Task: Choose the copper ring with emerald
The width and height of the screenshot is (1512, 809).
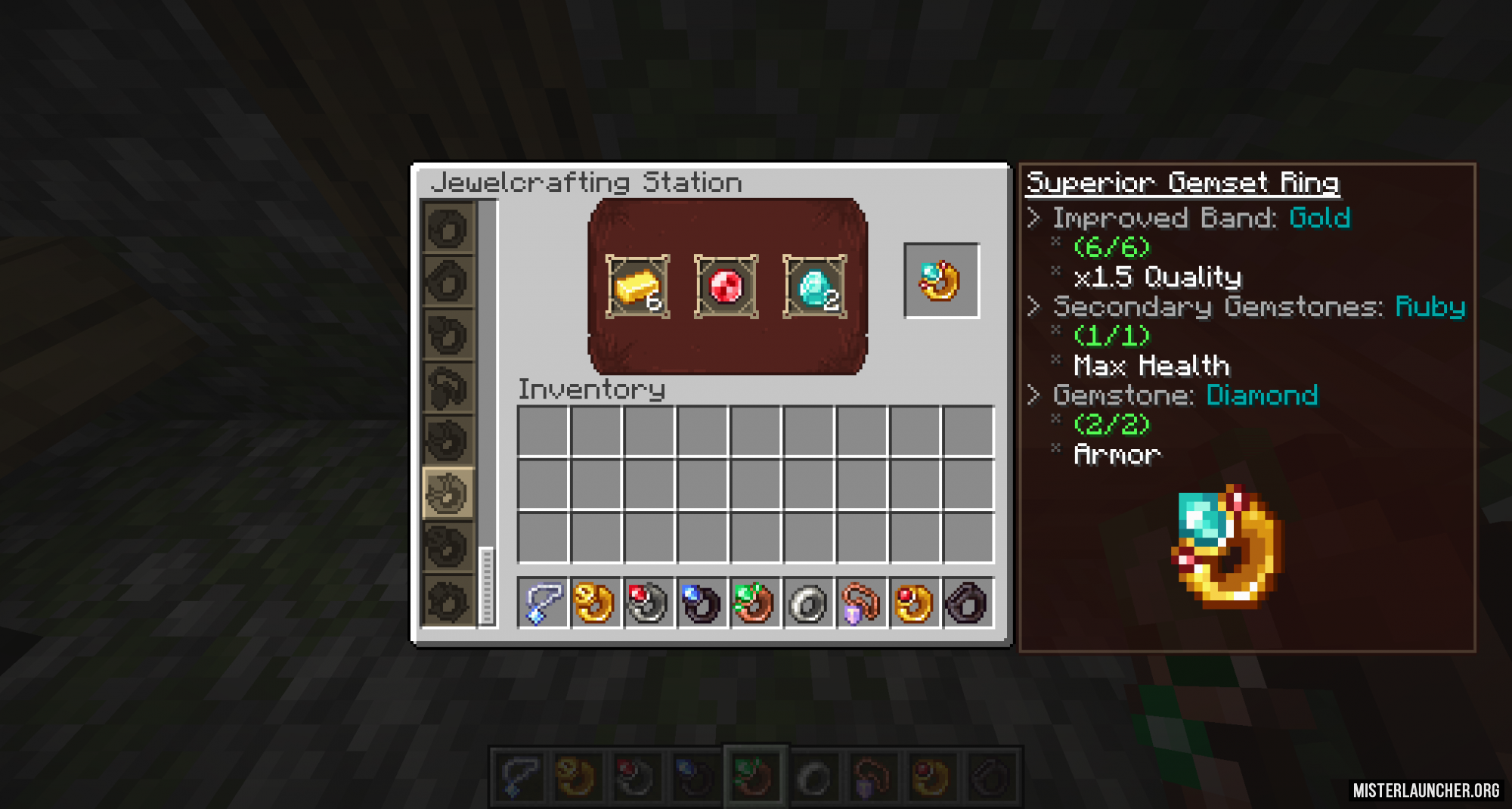Action: pyautogui.click(x=754, y=603)
